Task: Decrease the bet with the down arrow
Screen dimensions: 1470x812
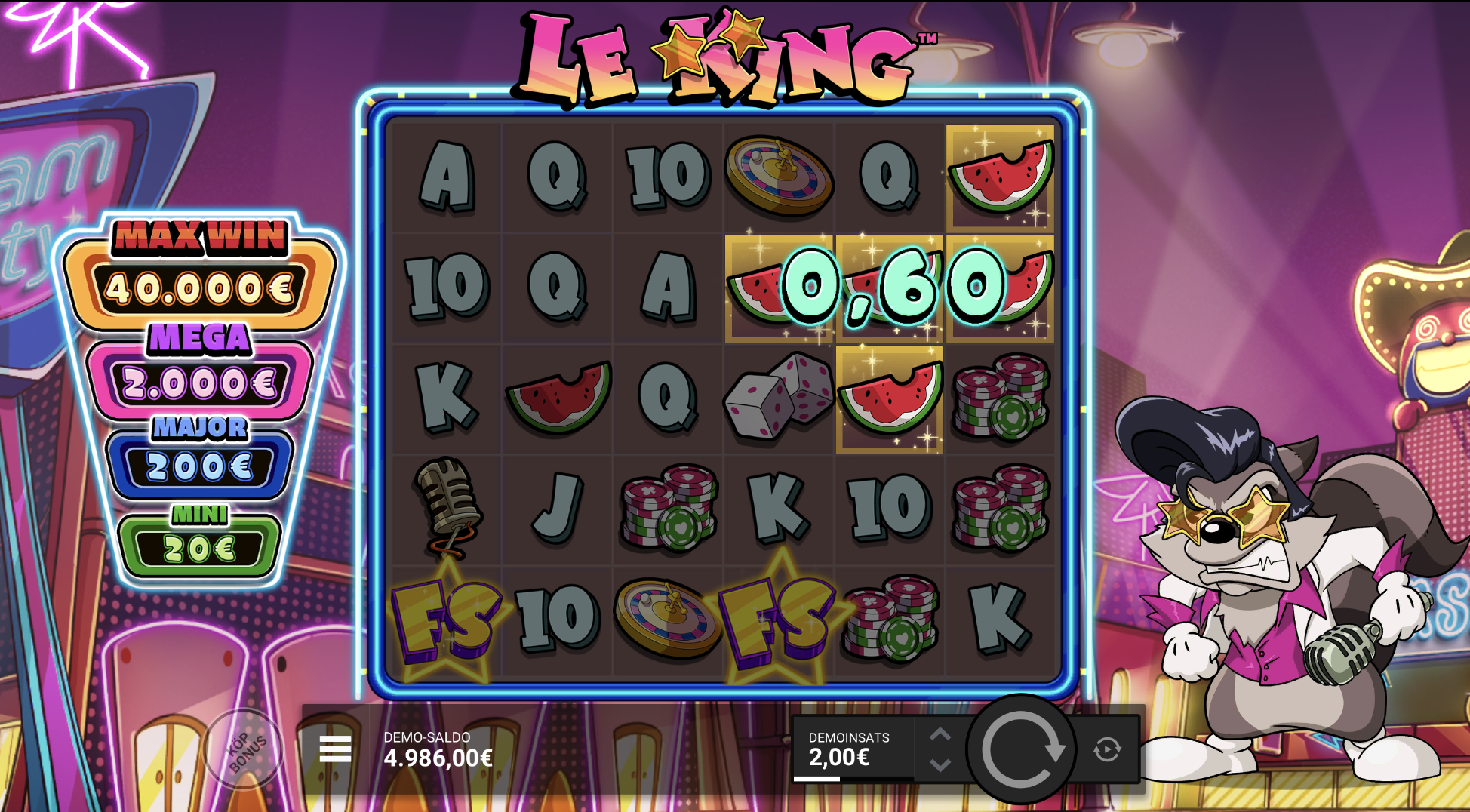Action: (x=940, y=764)
